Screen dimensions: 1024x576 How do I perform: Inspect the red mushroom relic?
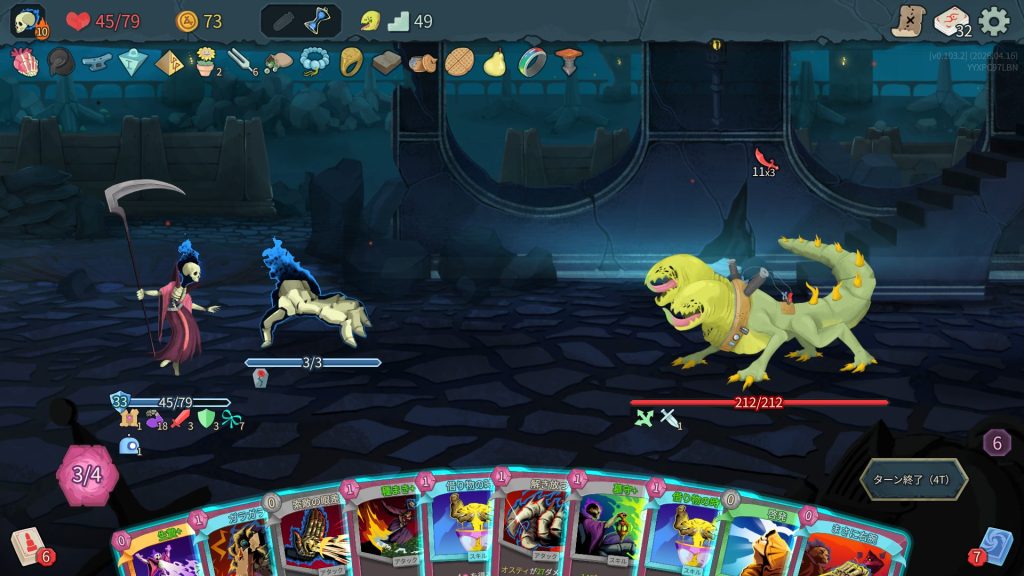tap(568, 63)
